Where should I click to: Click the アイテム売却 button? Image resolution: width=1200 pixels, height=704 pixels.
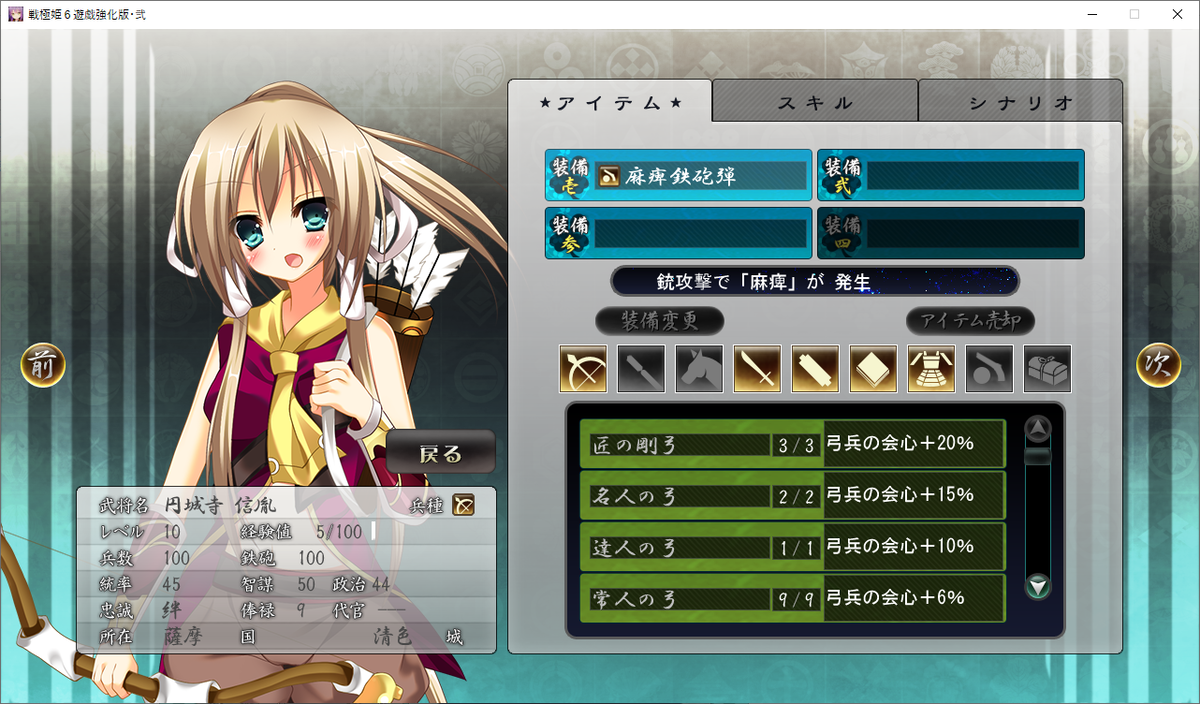[970, 322]
